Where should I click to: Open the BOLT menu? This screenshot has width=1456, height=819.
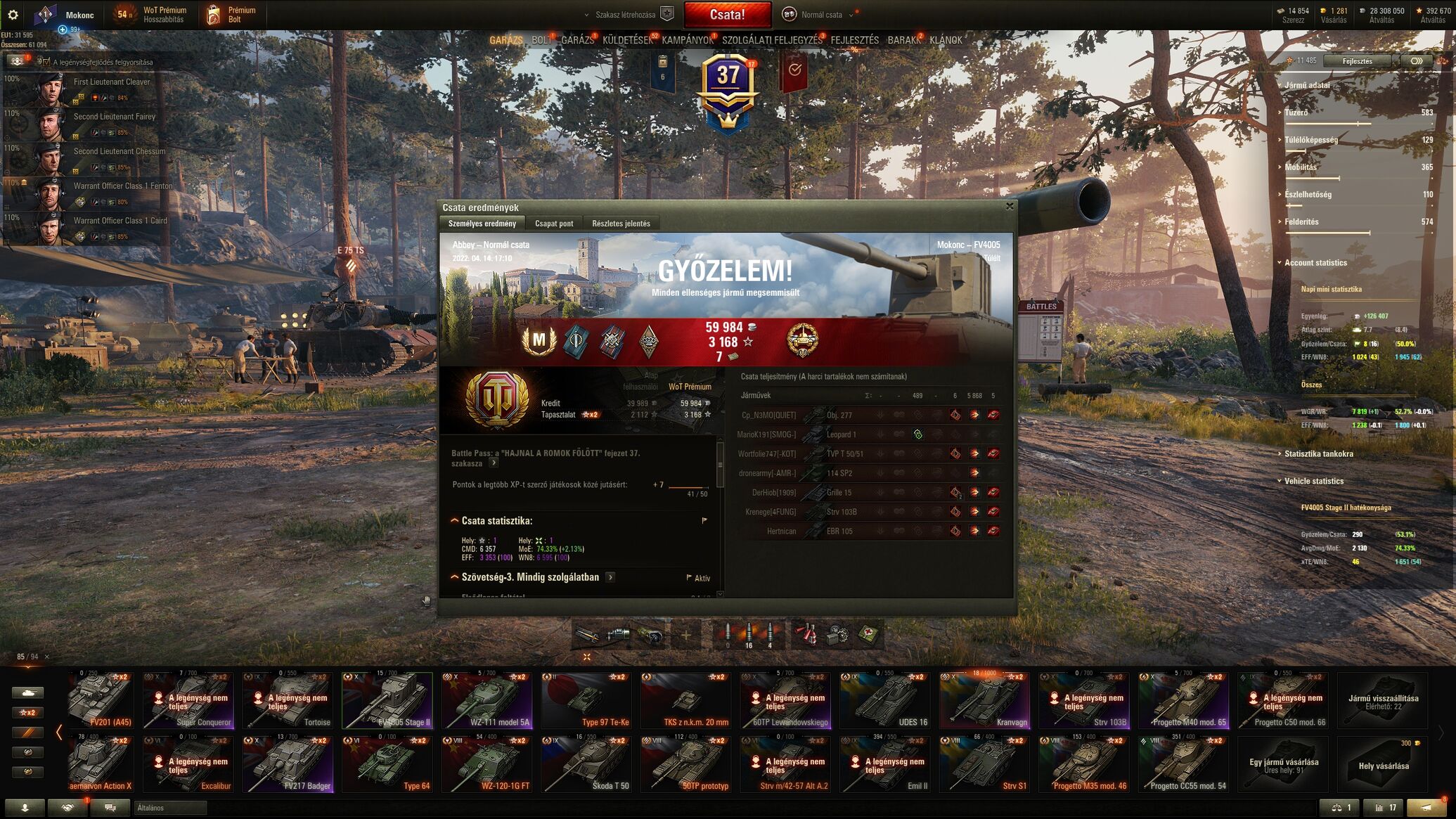(541, 40)
